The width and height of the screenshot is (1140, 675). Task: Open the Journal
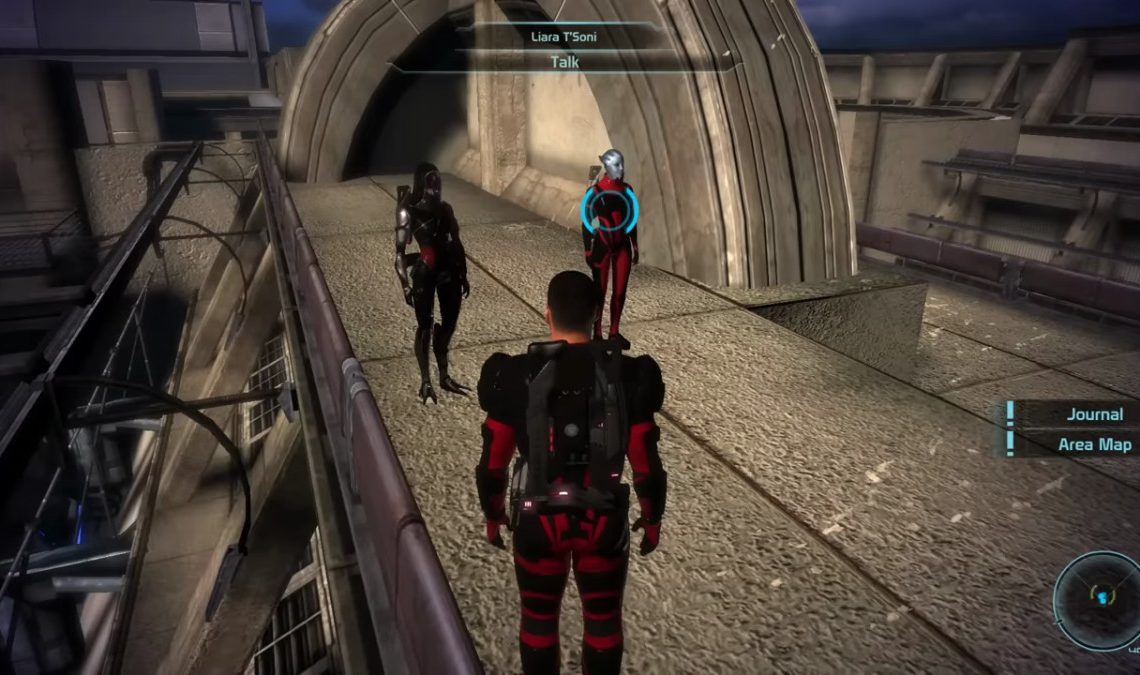pos(1094,414)
